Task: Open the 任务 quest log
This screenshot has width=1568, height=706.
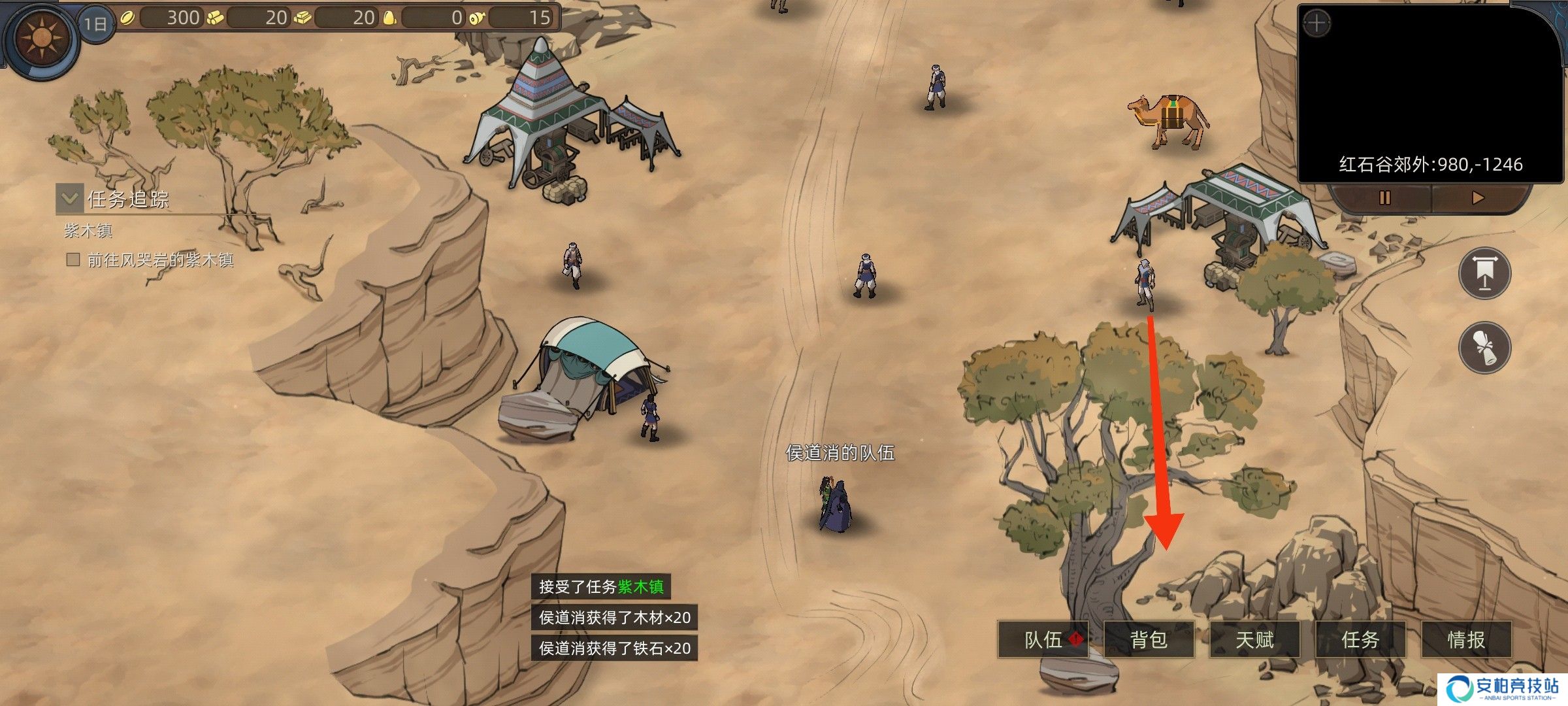Action: click(x=1360, y=639)
